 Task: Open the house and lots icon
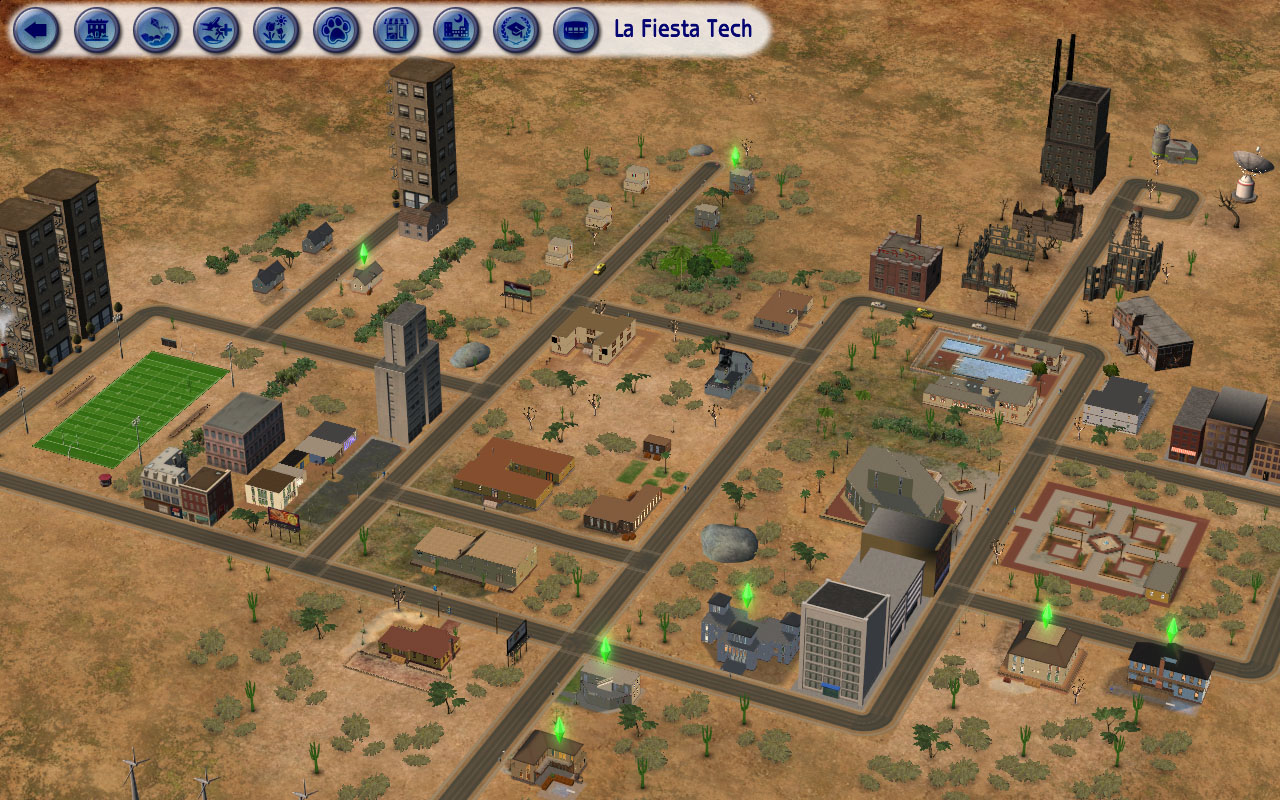(x=97, y=30)
